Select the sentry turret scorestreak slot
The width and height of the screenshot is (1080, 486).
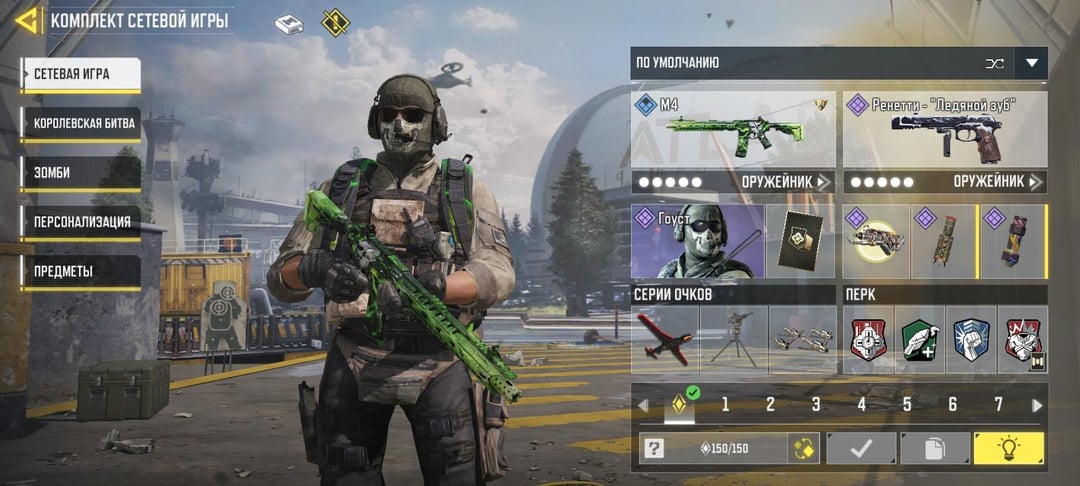click(733, 340)
